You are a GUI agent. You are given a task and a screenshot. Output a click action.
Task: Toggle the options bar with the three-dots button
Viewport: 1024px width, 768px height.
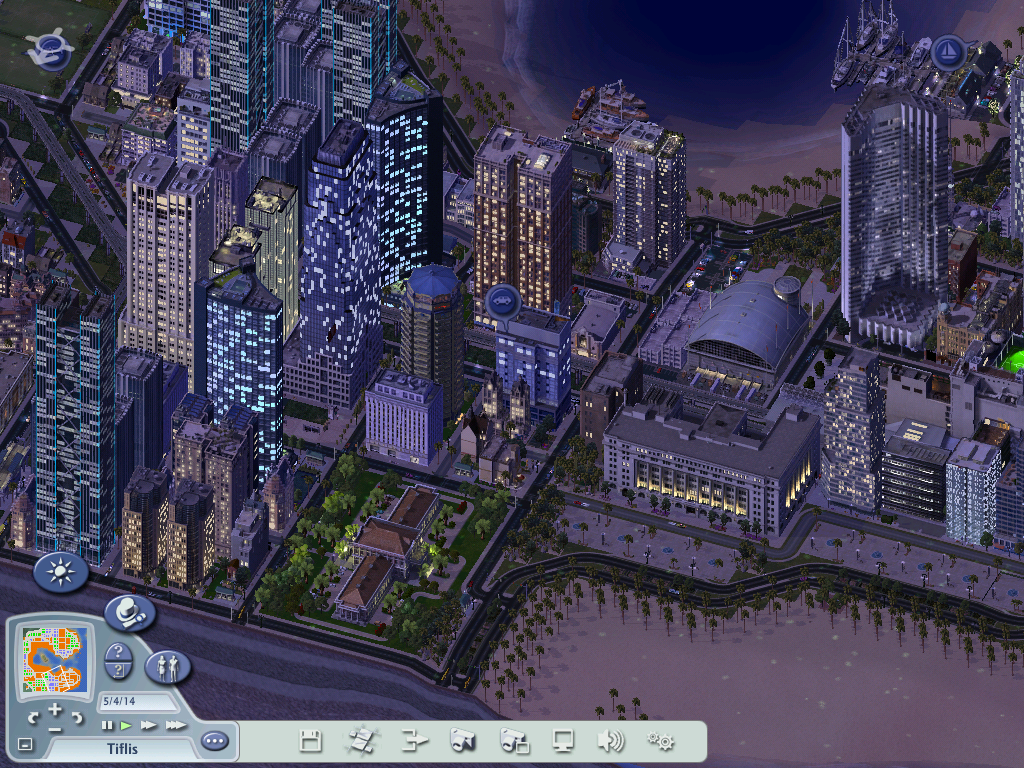tap(214, 741)
